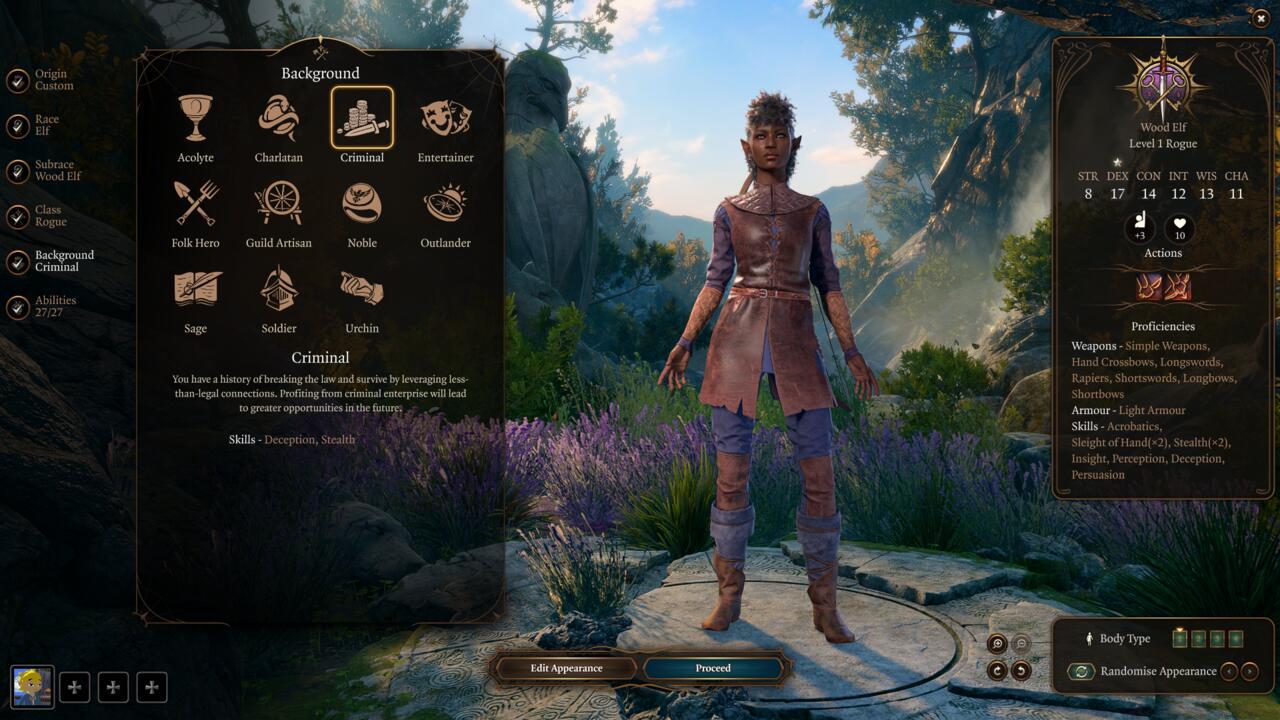Screen dimensions: 1280x720
Task: Add a companion with the plus slot
Action: 74,687
